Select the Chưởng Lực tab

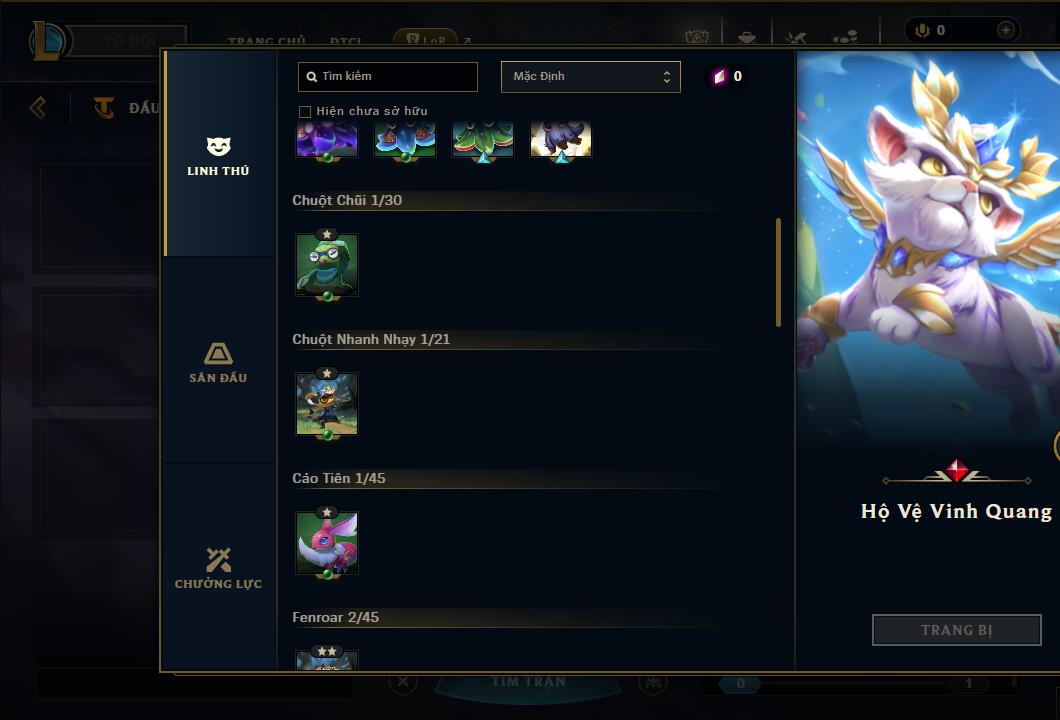(218, 568)
